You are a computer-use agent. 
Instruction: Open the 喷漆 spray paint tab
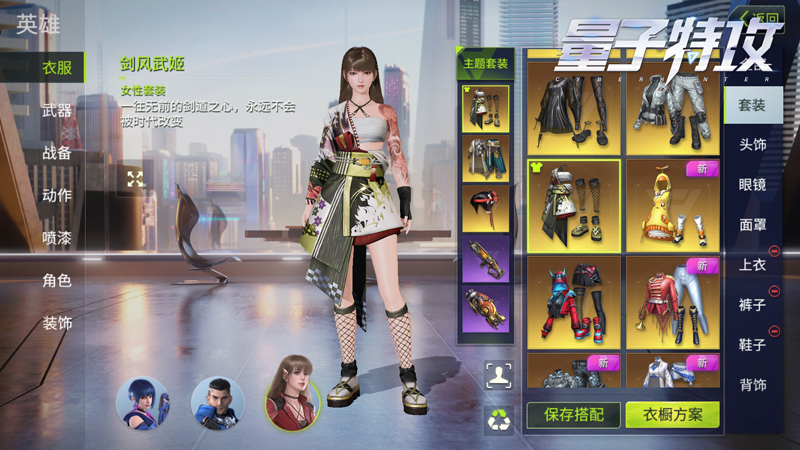point(56,238)
